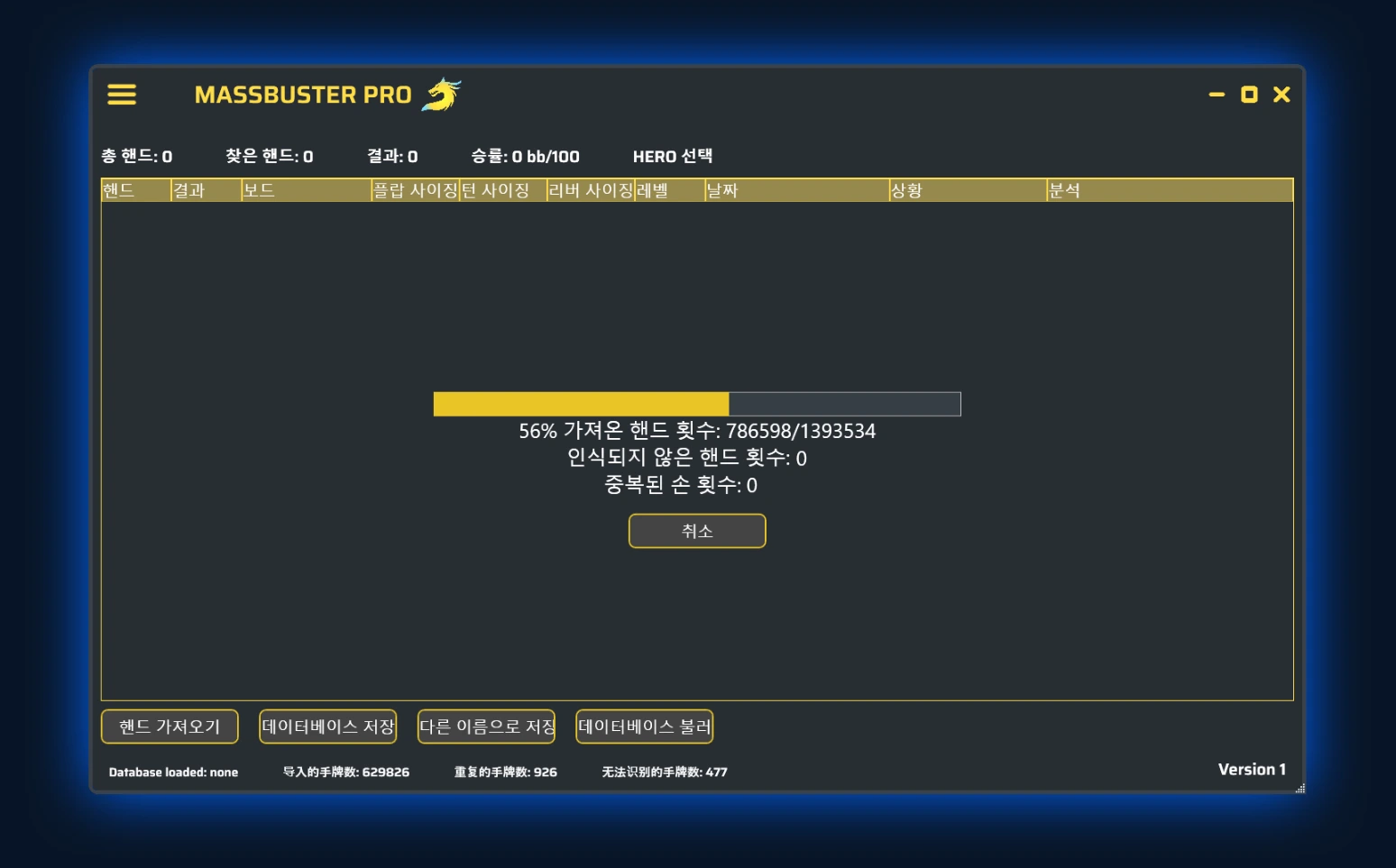Click the 결과 column header
1396x868 pixels.
point(203,190)
